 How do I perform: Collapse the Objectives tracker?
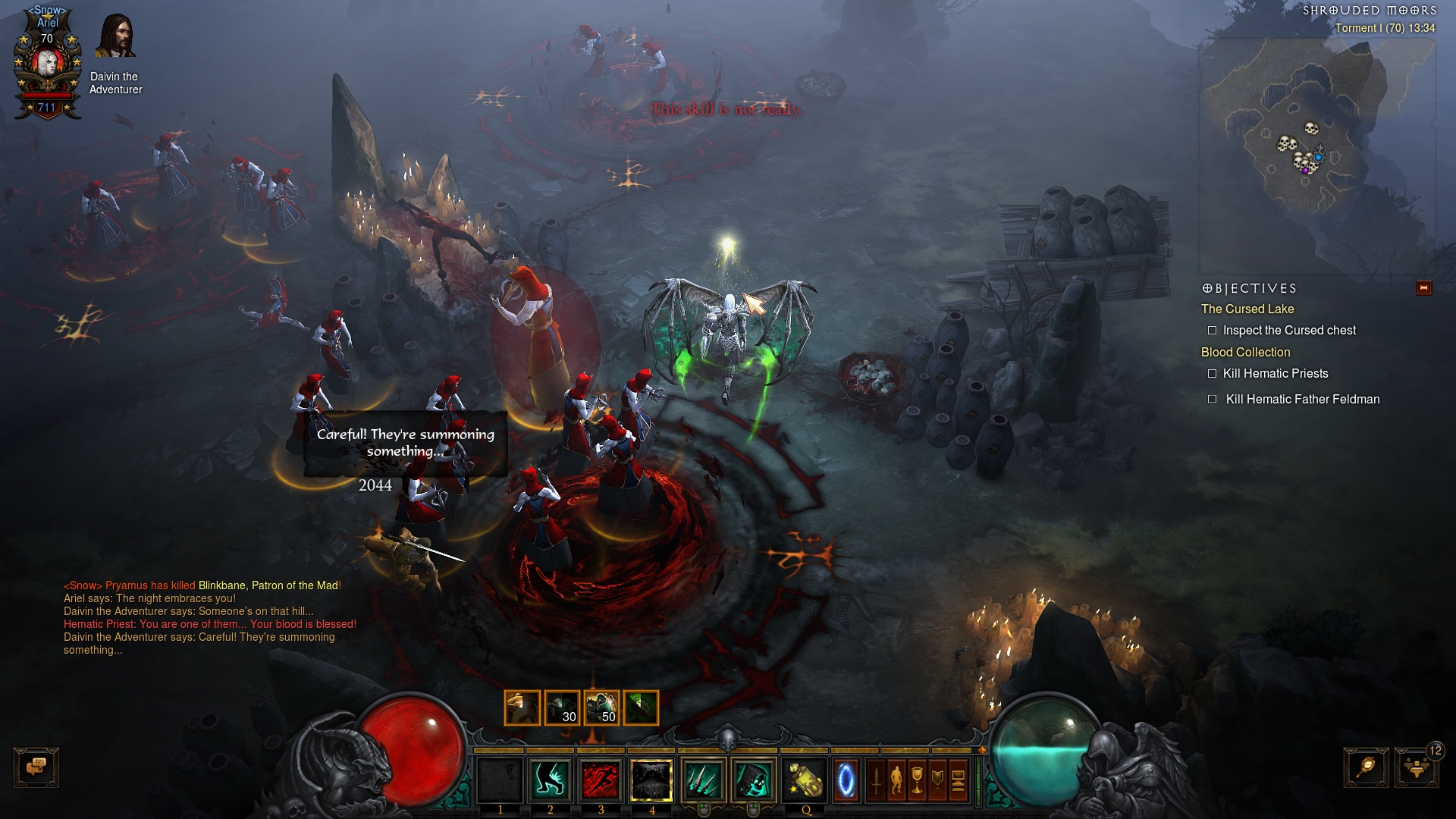pos(1423,288)
